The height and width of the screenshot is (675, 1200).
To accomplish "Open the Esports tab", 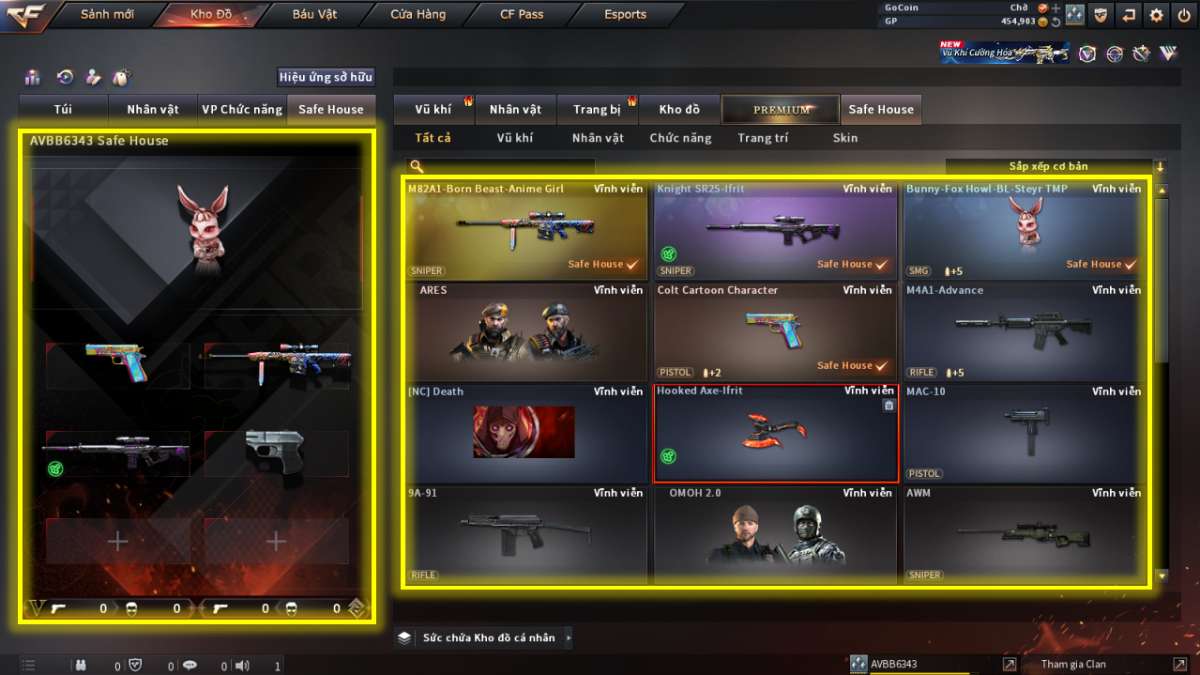I will click(625, 15).
